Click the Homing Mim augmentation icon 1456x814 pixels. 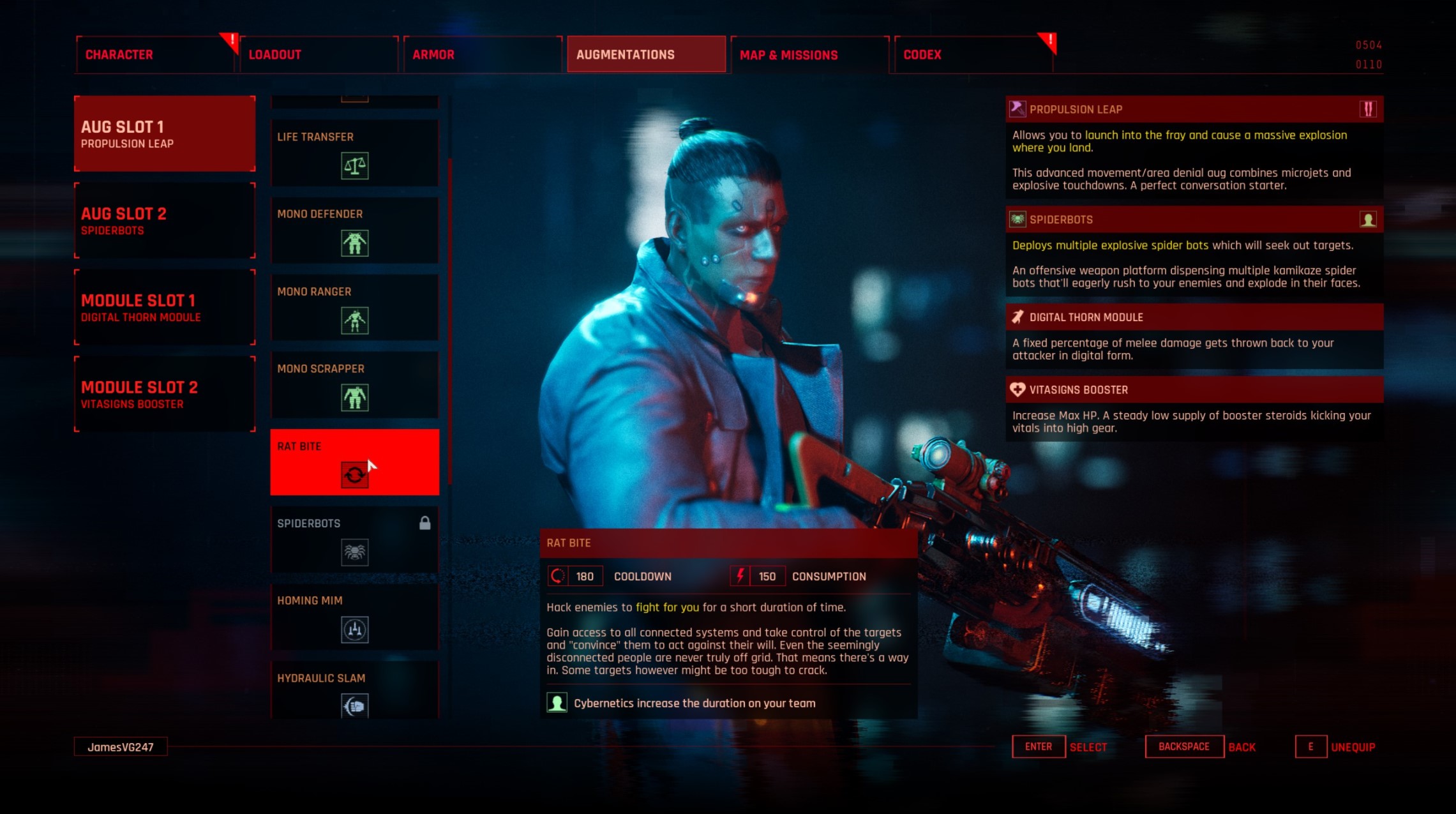pyautogui.click(x=354, y=630)
